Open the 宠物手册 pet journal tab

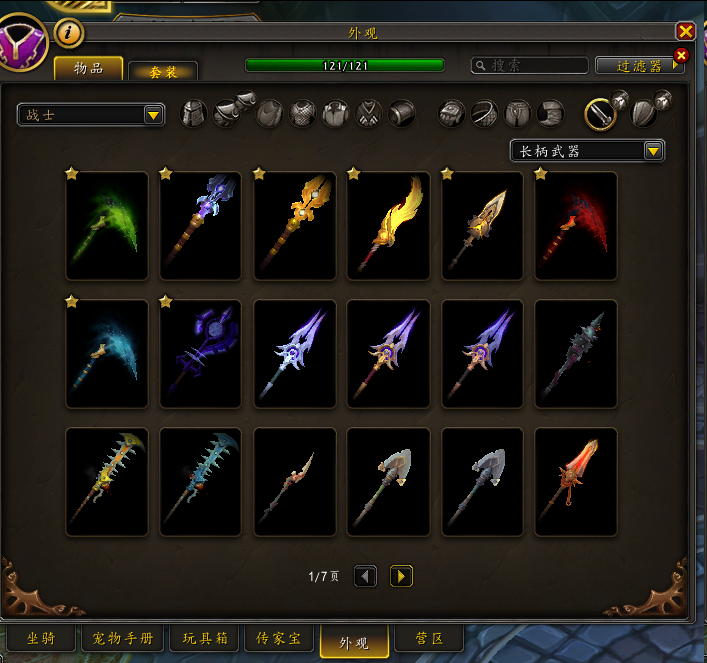[x=123, y=639]
